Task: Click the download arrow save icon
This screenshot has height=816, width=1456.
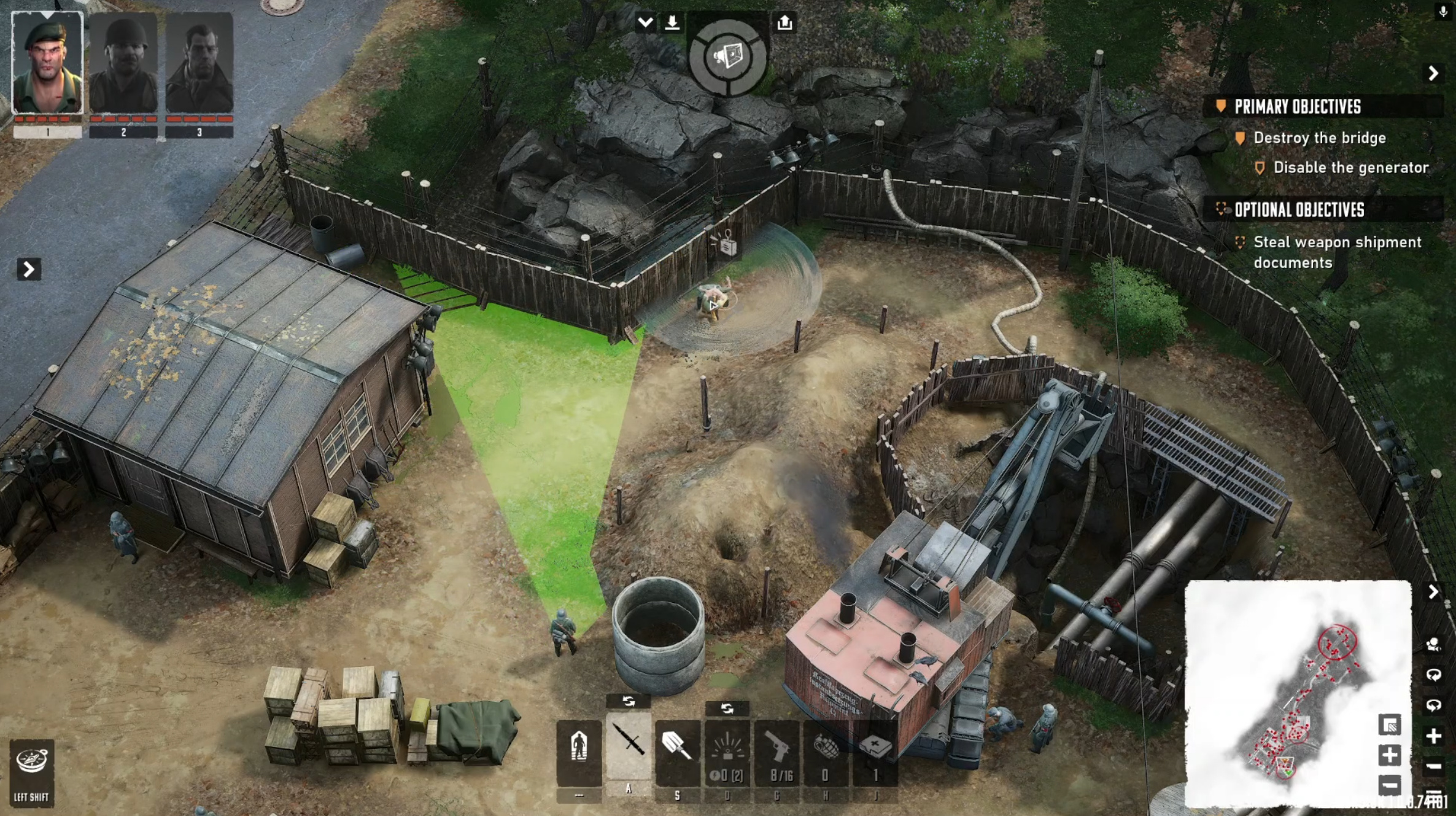Action: pos(672,23)
